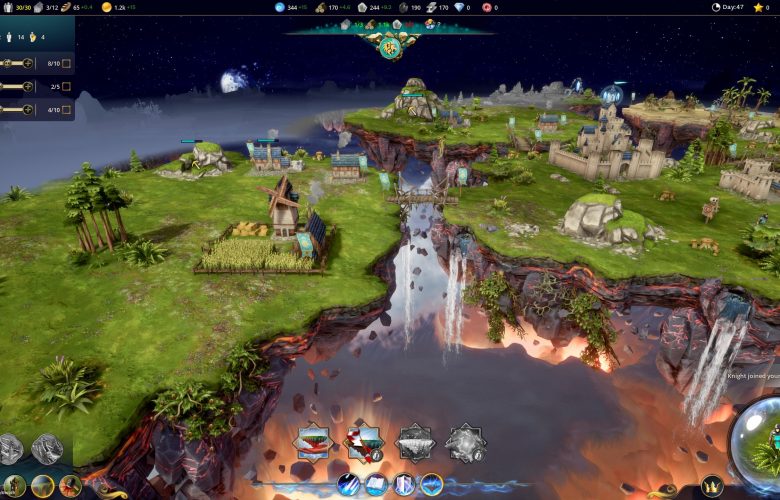Tick the checkbox beside the 4/10 counter
This screenshot has height=500, width=780.
(66, 109)
